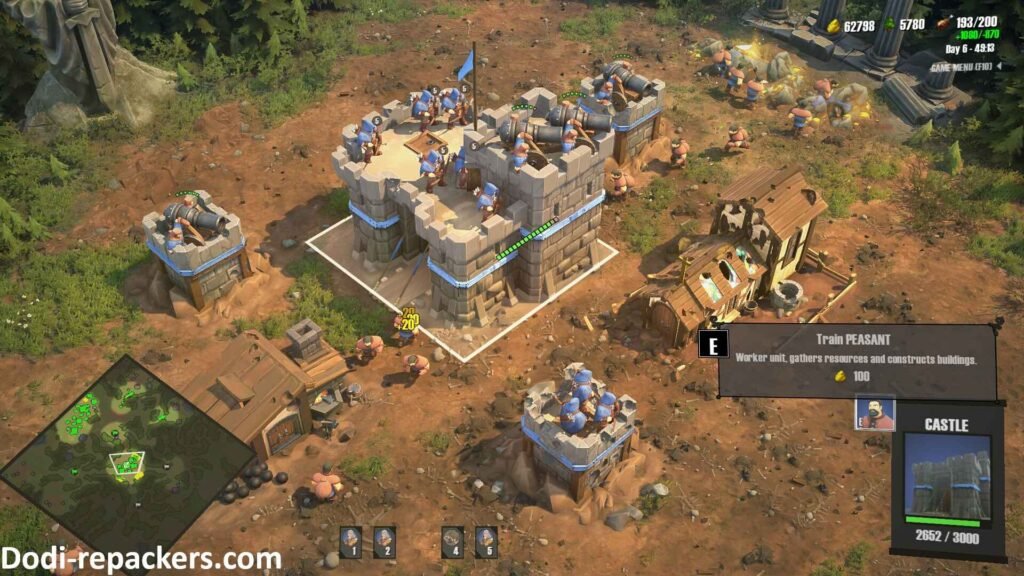The width and height of the screenshot is (1024, 576).
Task: Click the Castle portrait thumbnail
Action: (948, 476)
